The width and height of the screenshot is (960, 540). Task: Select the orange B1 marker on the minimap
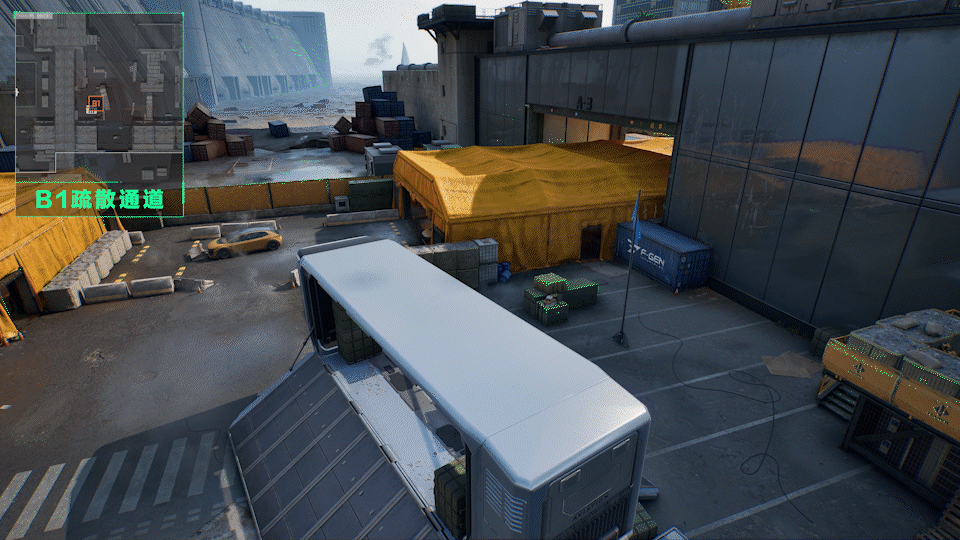(95, 102)
